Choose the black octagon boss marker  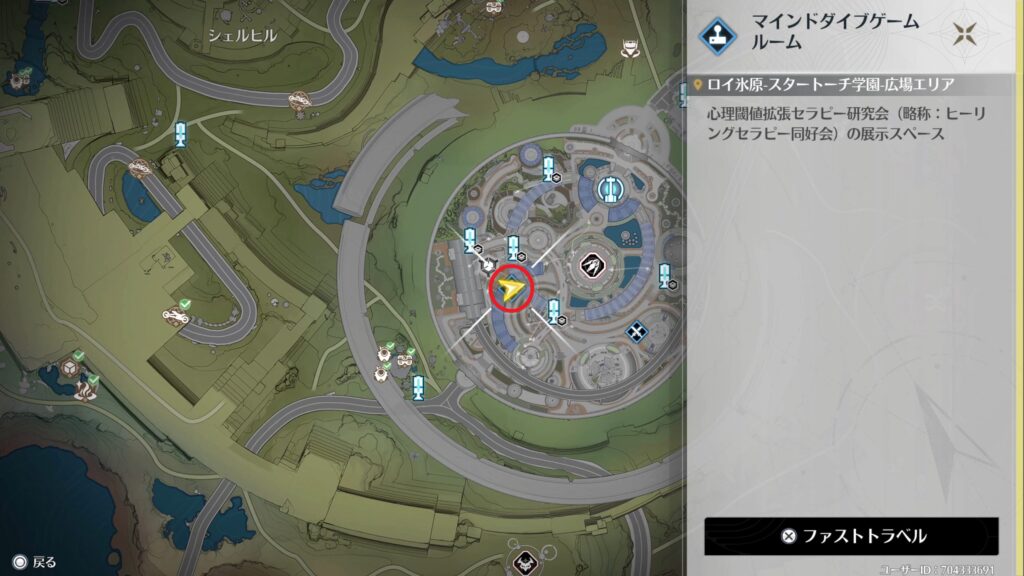592,265
